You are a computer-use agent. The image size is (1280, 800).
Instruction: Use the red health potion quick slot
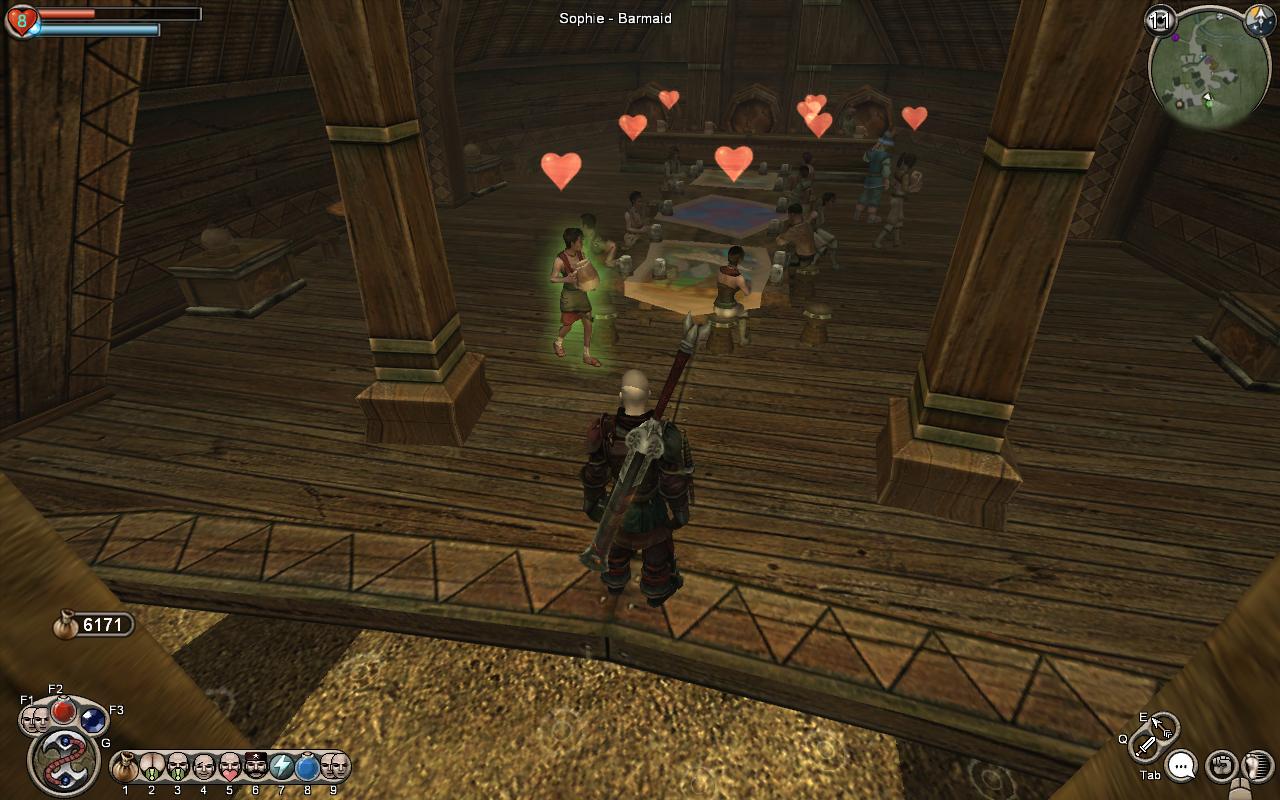point(64,710)
